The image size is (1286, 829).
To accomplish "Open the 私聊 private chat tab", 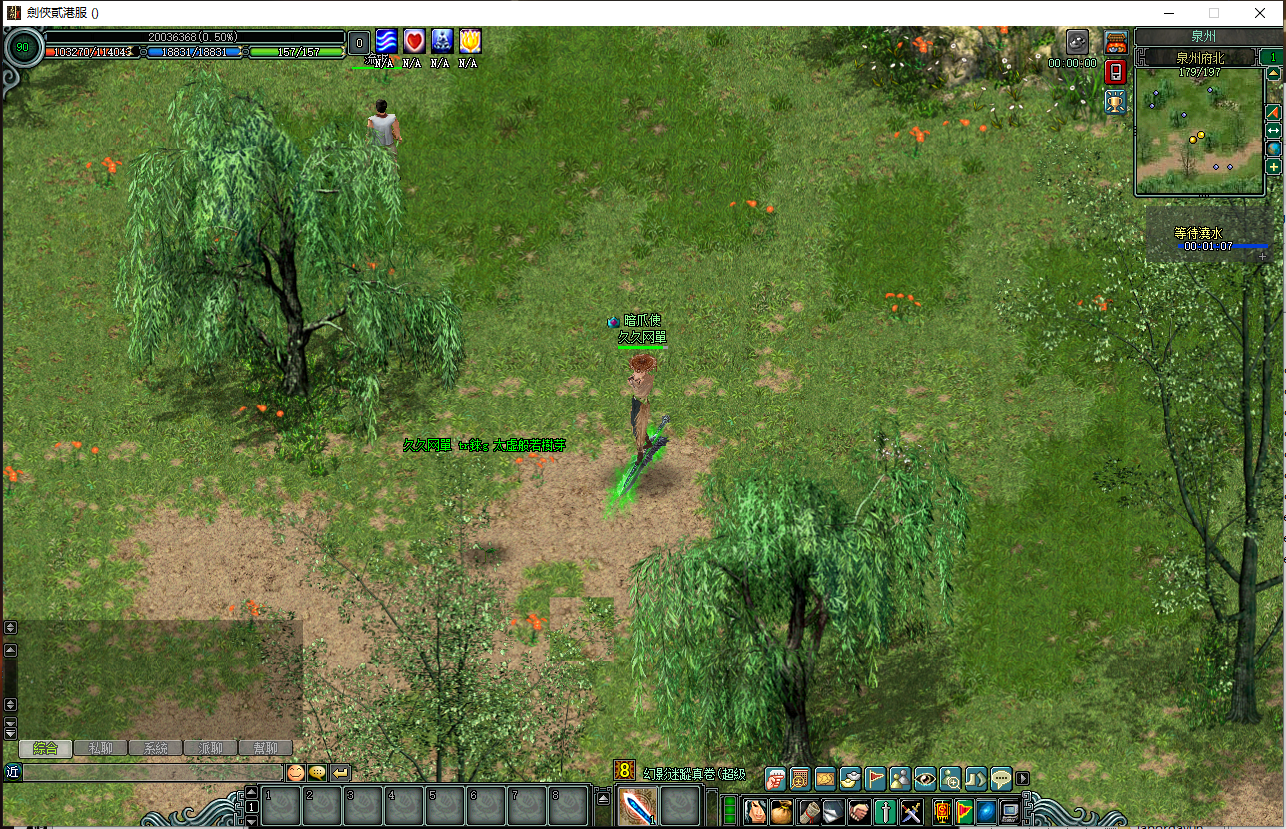I will (x=100, y=748).
